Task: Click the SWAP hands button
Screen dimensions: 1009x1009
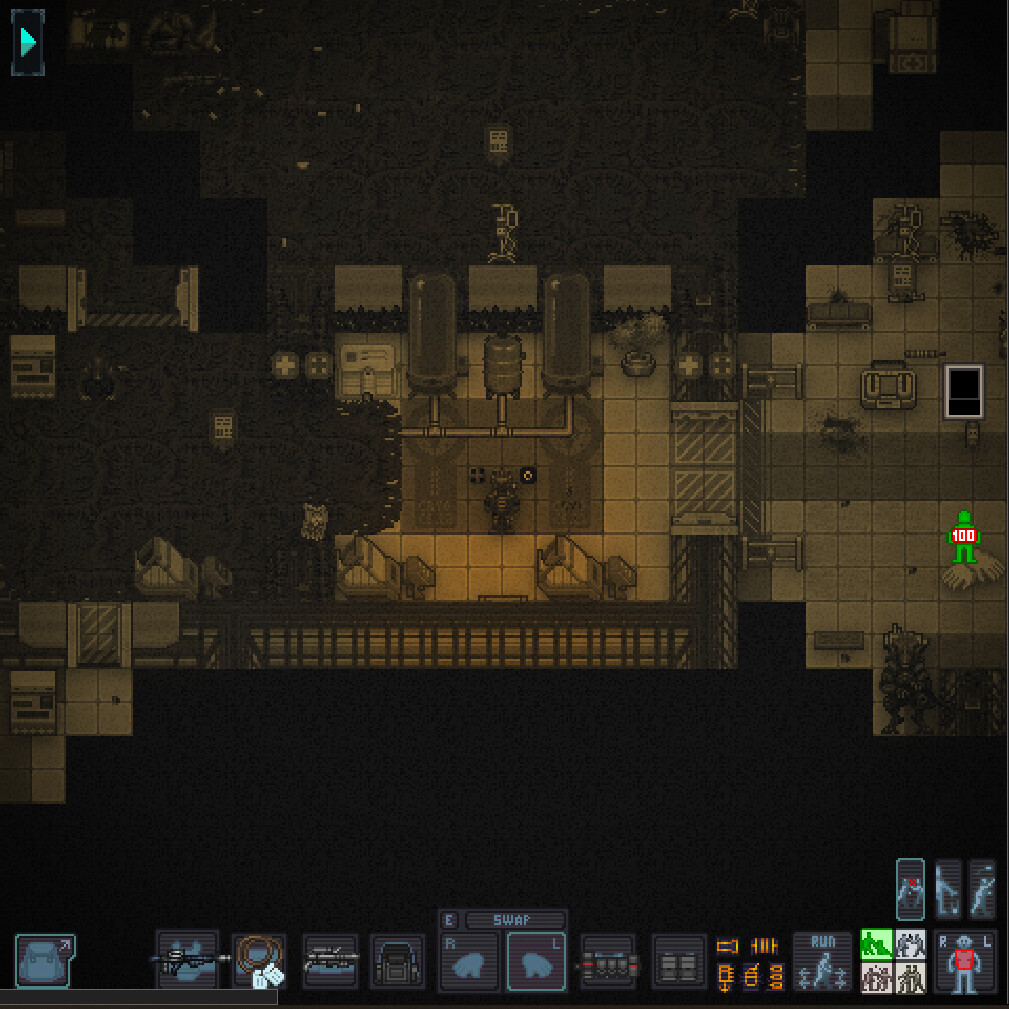Action: click(x=513, y=920)
